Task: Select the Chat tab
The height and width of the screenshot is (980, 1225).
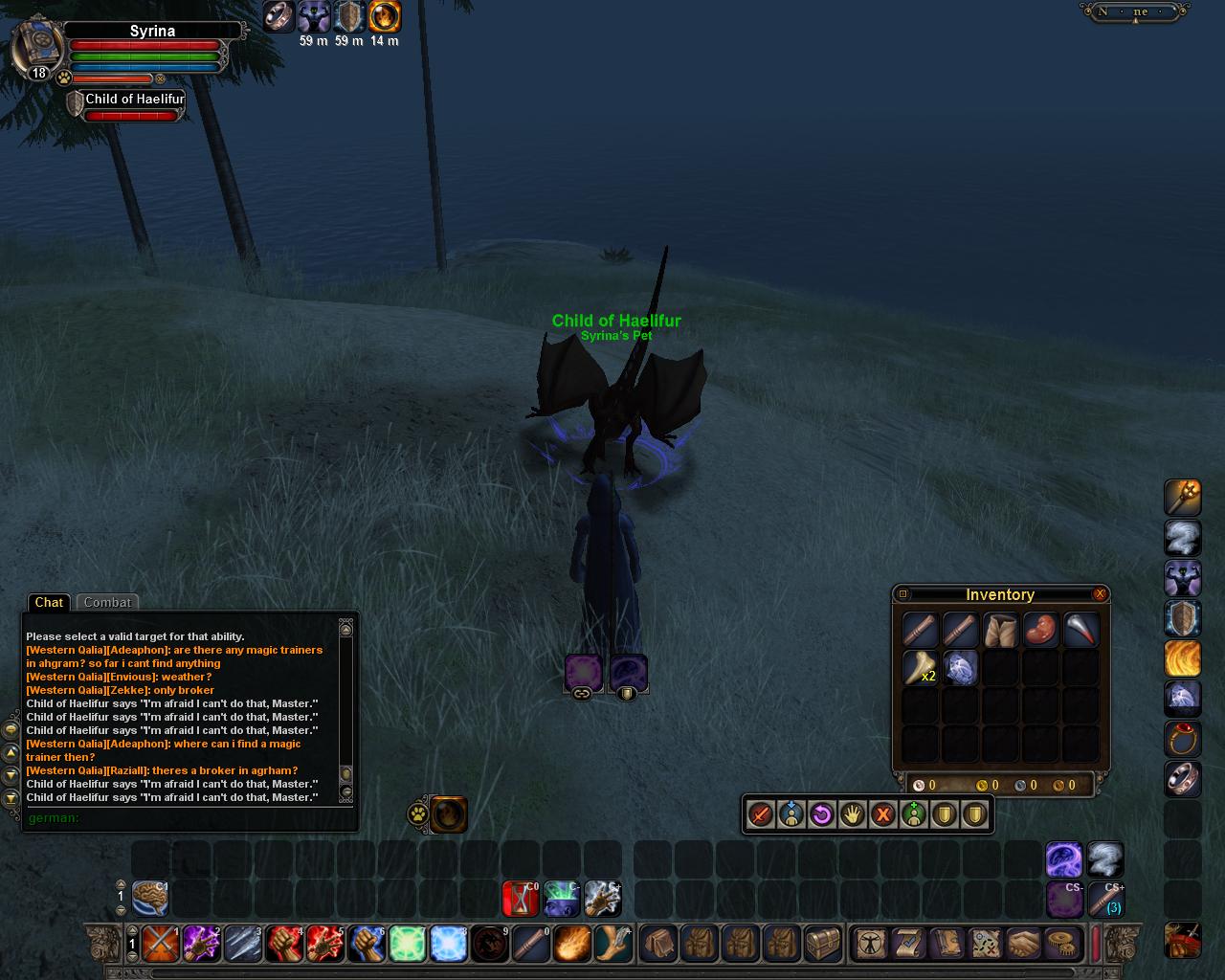Action: [x=49, y=602]
